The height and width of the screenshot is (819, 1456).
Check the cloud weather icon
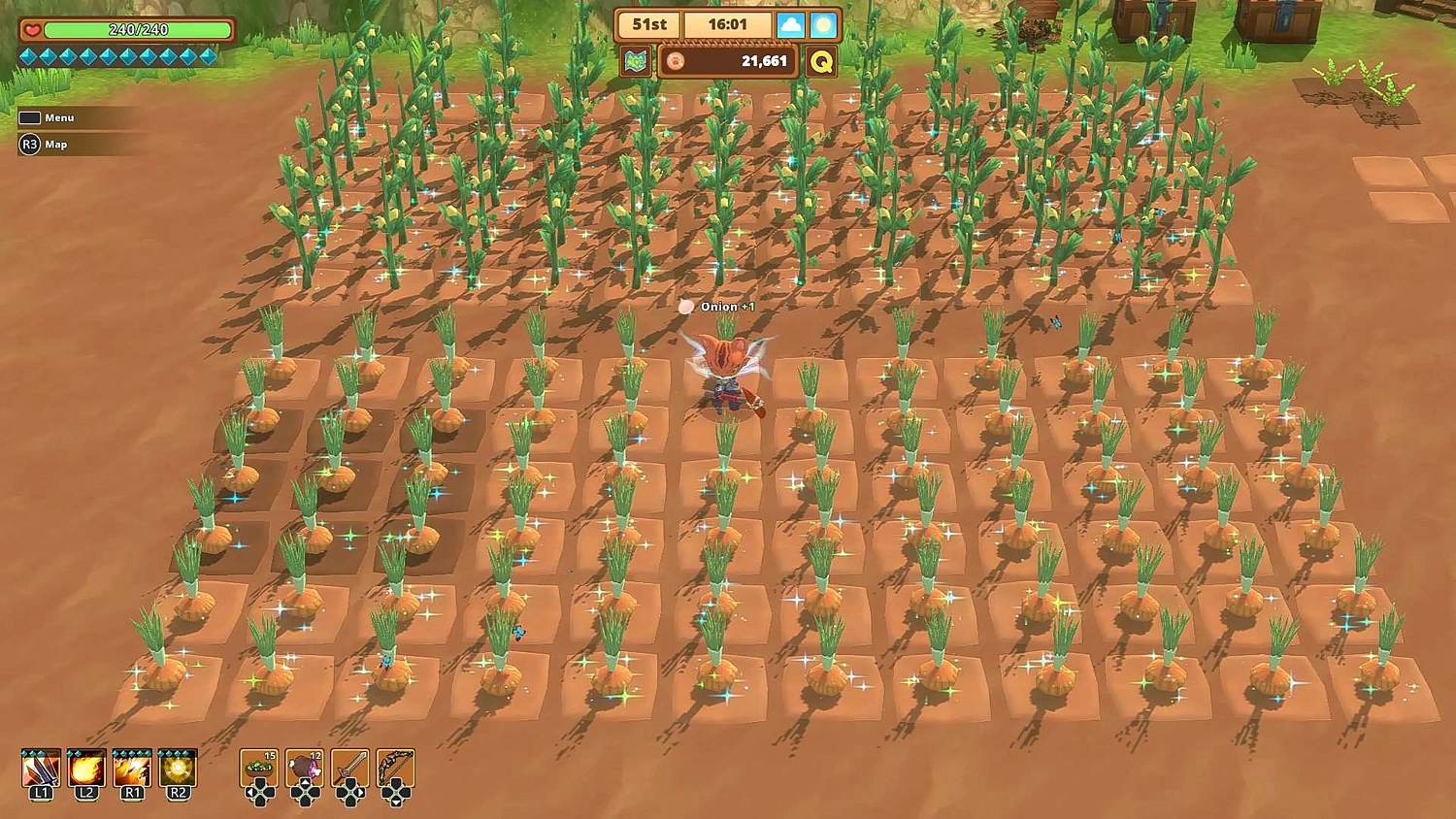click(x=791, y=25)
